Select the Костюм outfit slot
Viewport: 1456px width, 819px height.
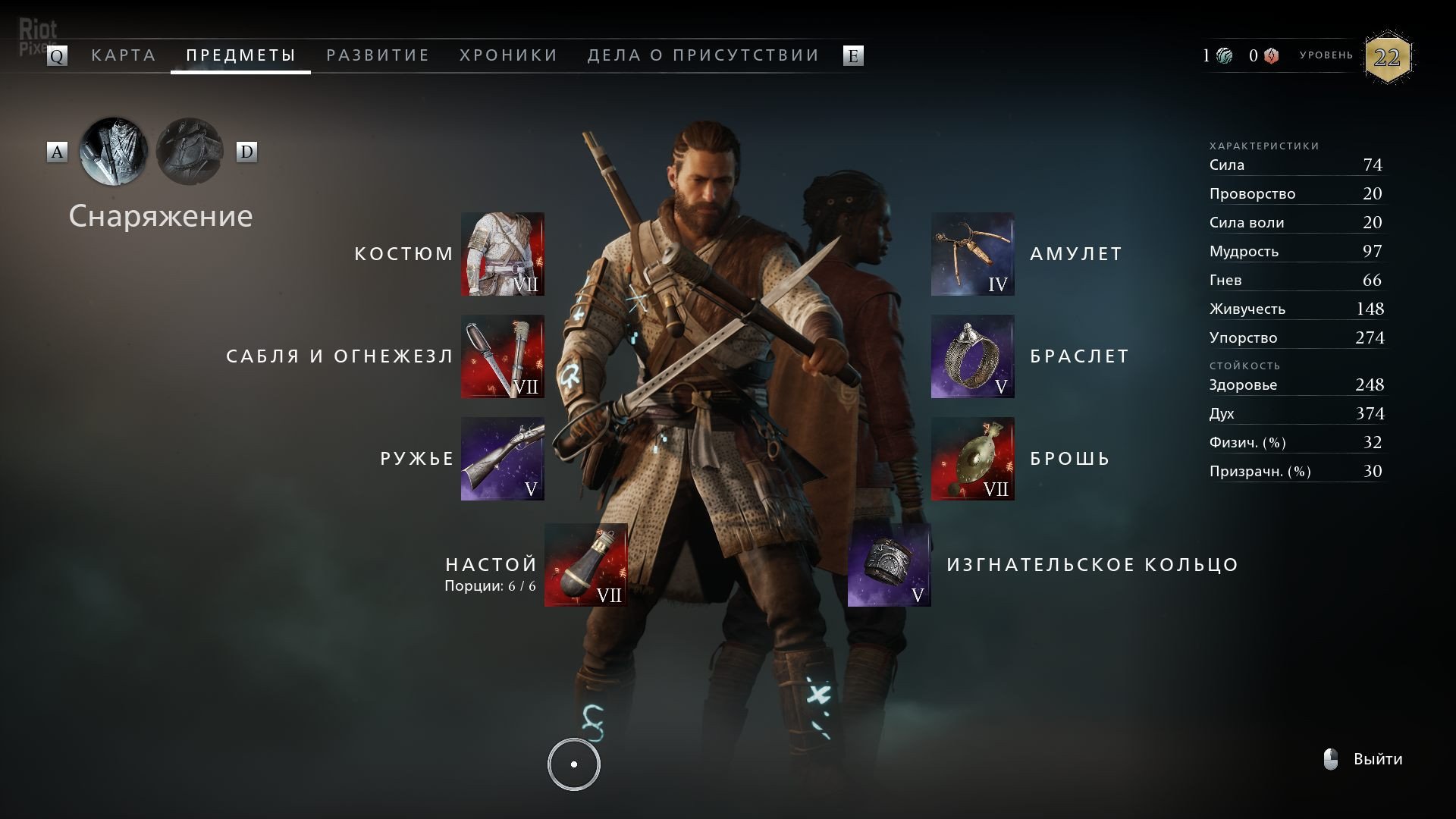pos(503,254)
